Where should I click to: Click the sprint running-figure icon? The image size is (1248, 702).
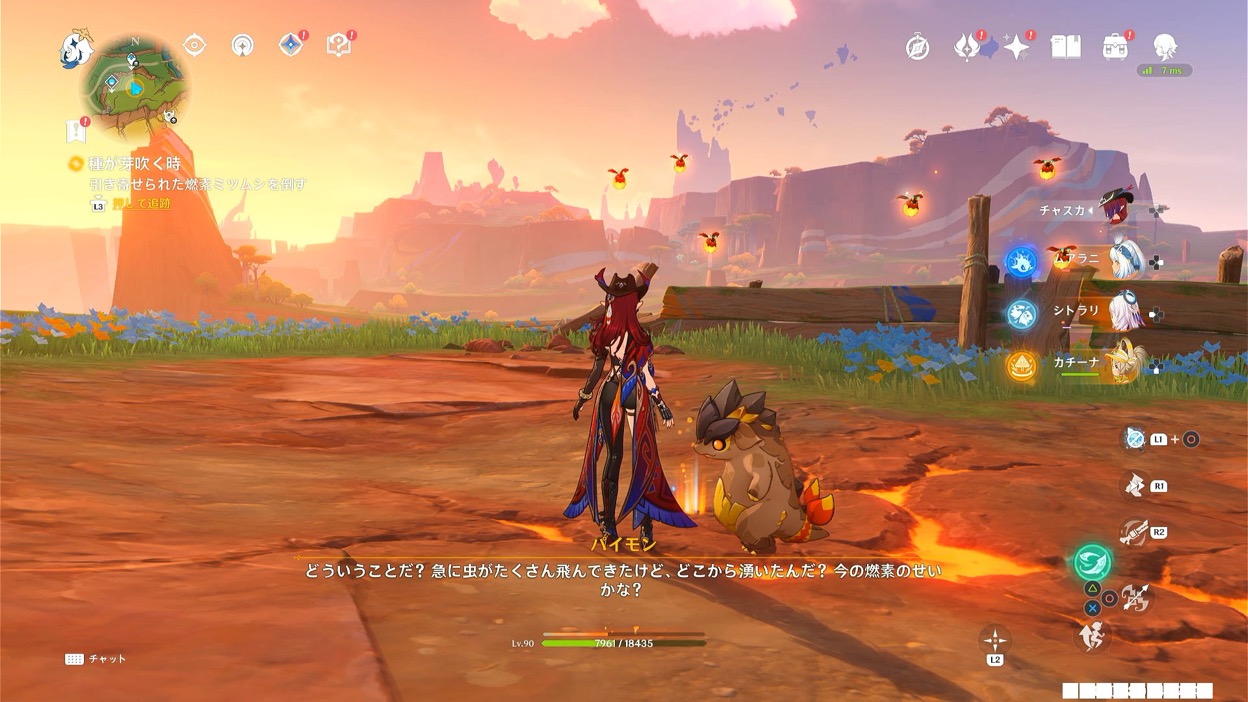coord(1092,634)
